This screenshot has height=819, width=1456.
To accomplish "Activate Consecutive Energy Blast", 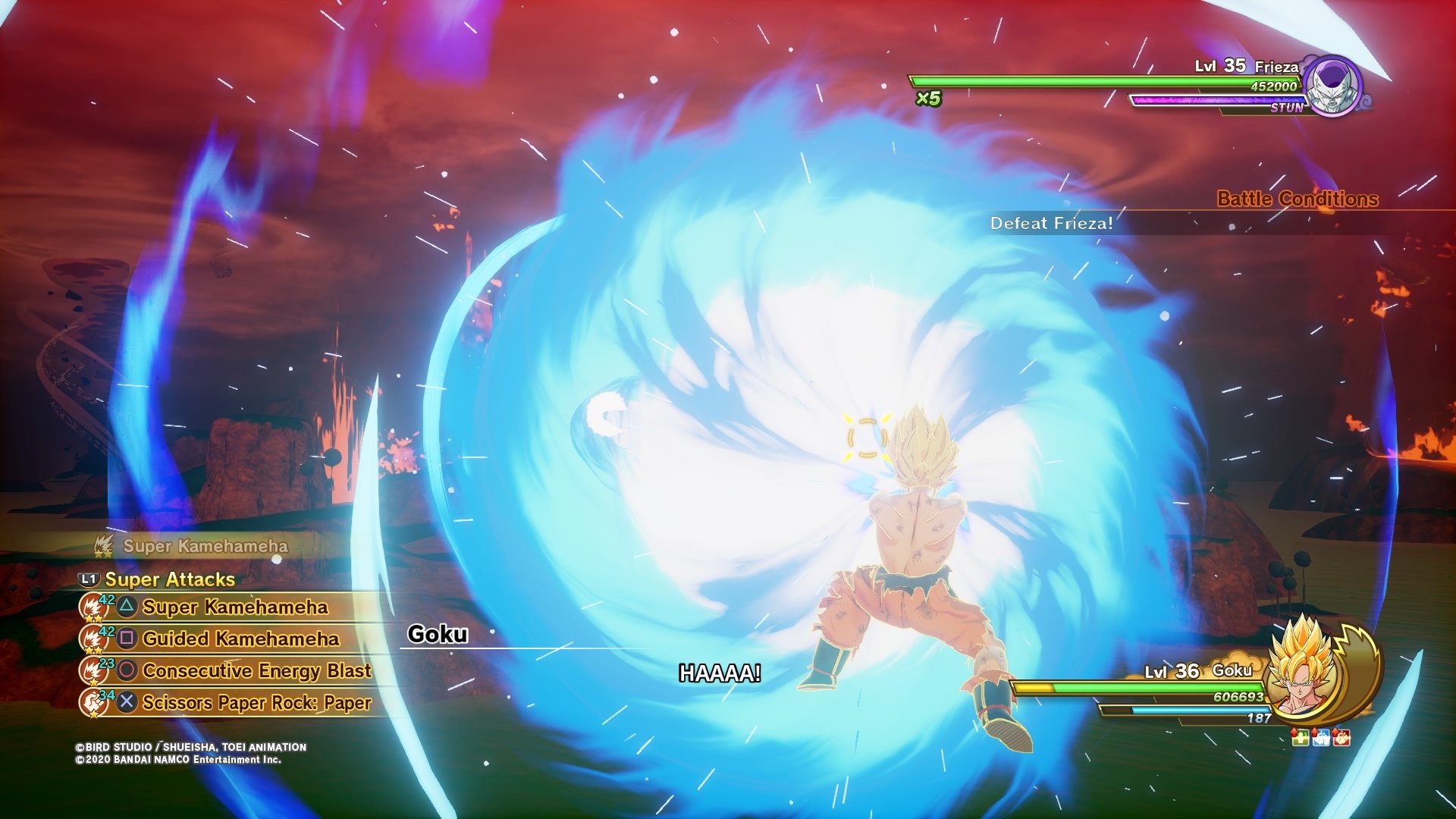I will (256, 671).
